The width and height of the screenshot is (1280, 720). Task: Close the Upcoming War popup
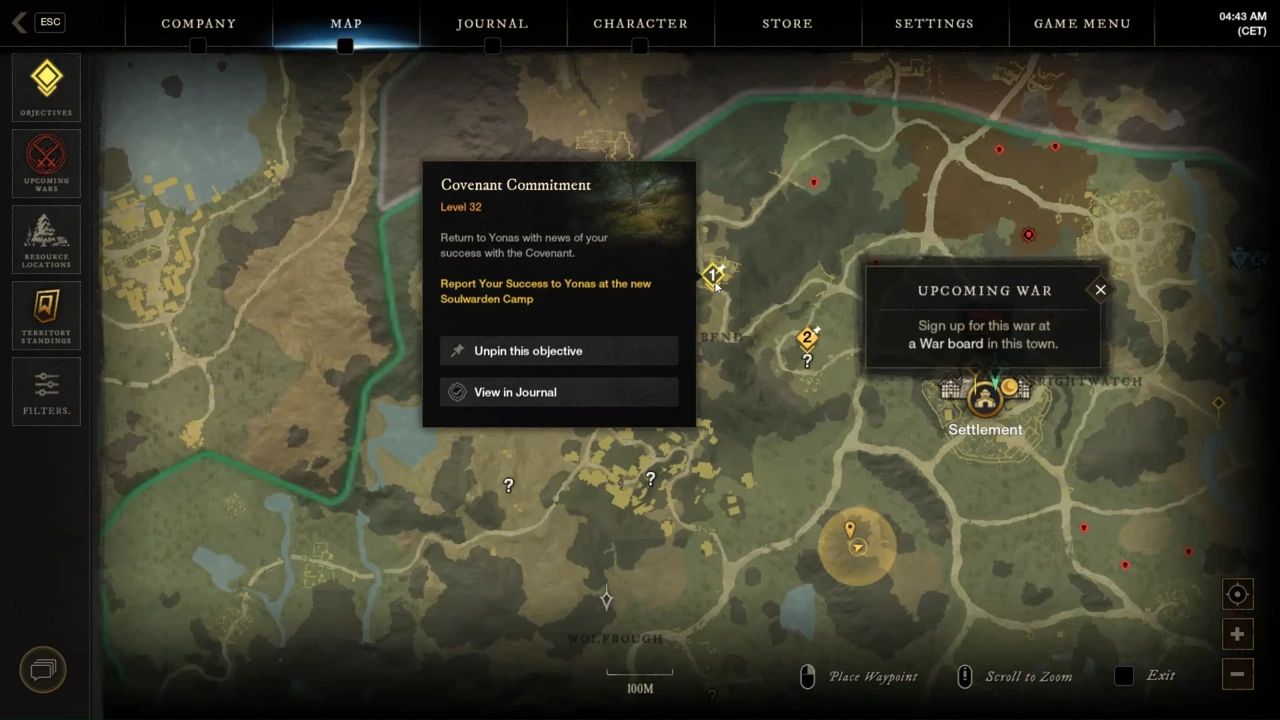[1100, 290]
